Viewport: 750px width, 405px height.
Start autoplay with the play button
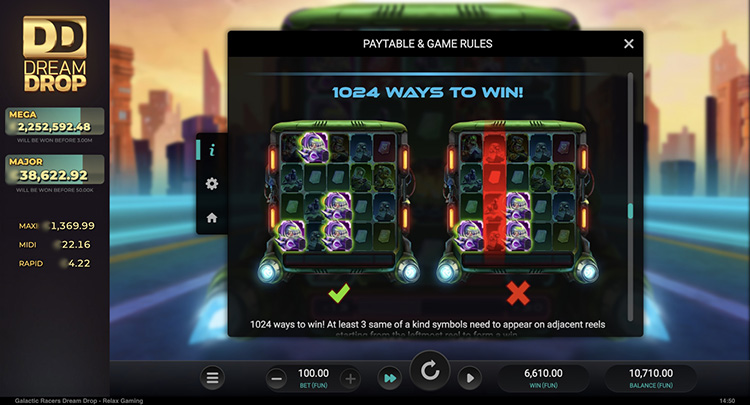click(469, 378)
